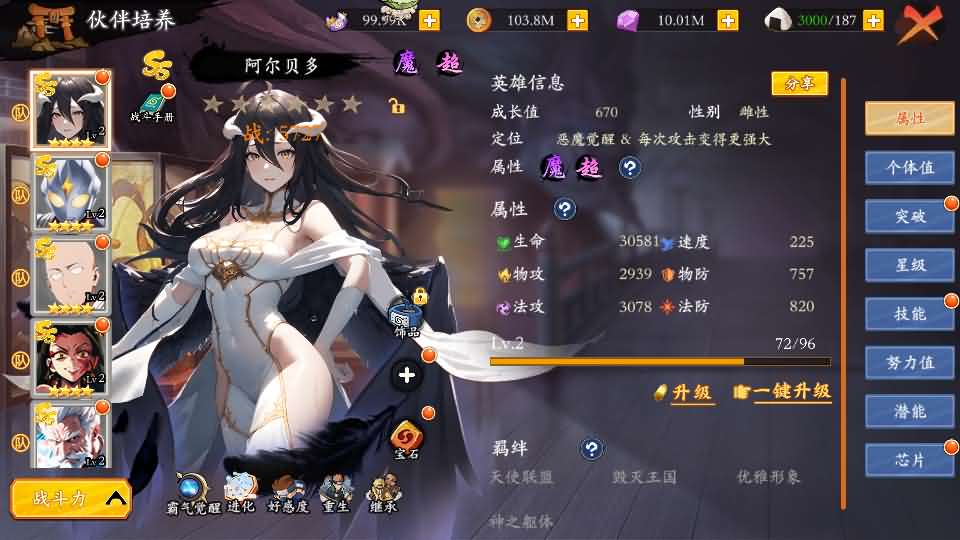Switch to the 潜能 potential tab
This screenshot has height=540, width=960.
tap(909, 411)
